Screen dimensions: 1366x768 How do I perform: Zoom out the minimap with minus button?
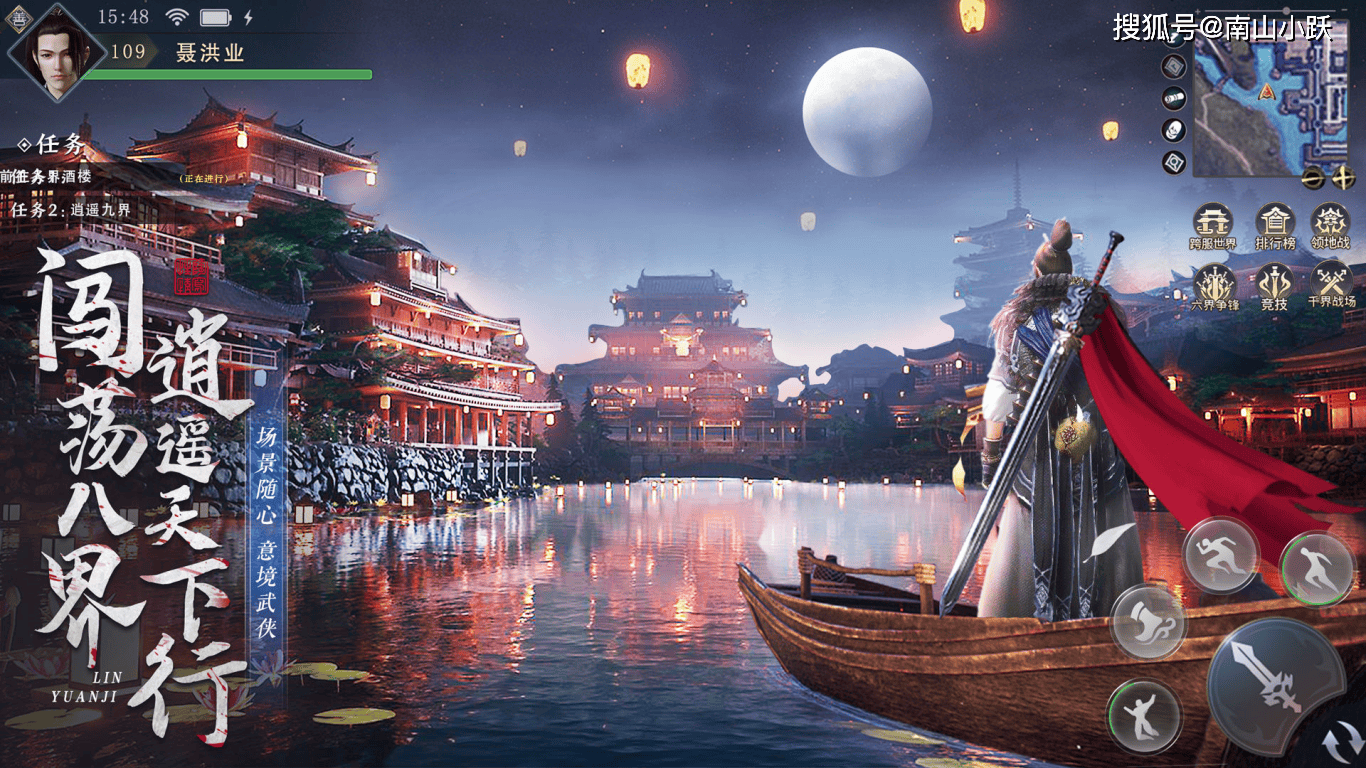[1314, 178]
